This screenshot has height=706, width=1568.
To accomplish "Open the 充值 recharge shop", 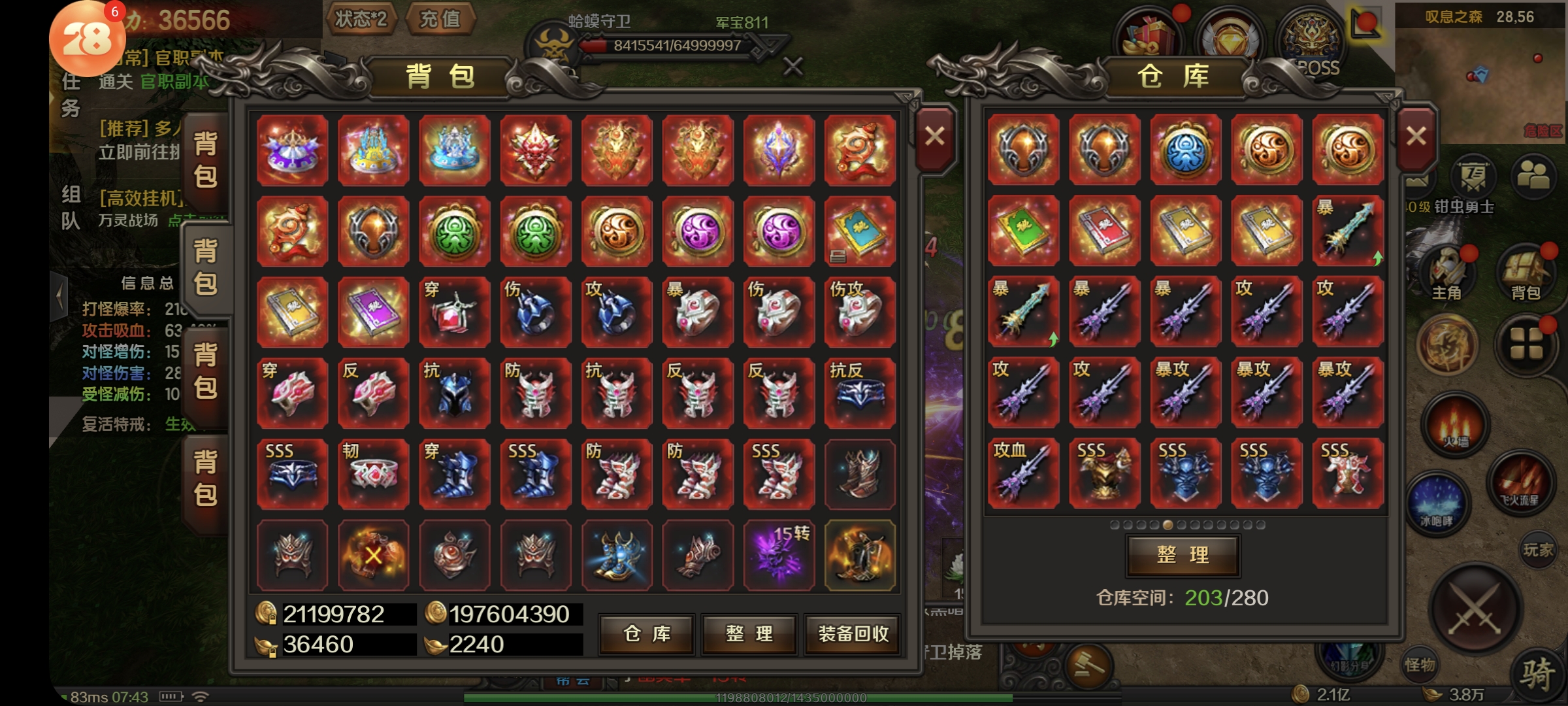I will pyautogui.click(x=440, y=20).
